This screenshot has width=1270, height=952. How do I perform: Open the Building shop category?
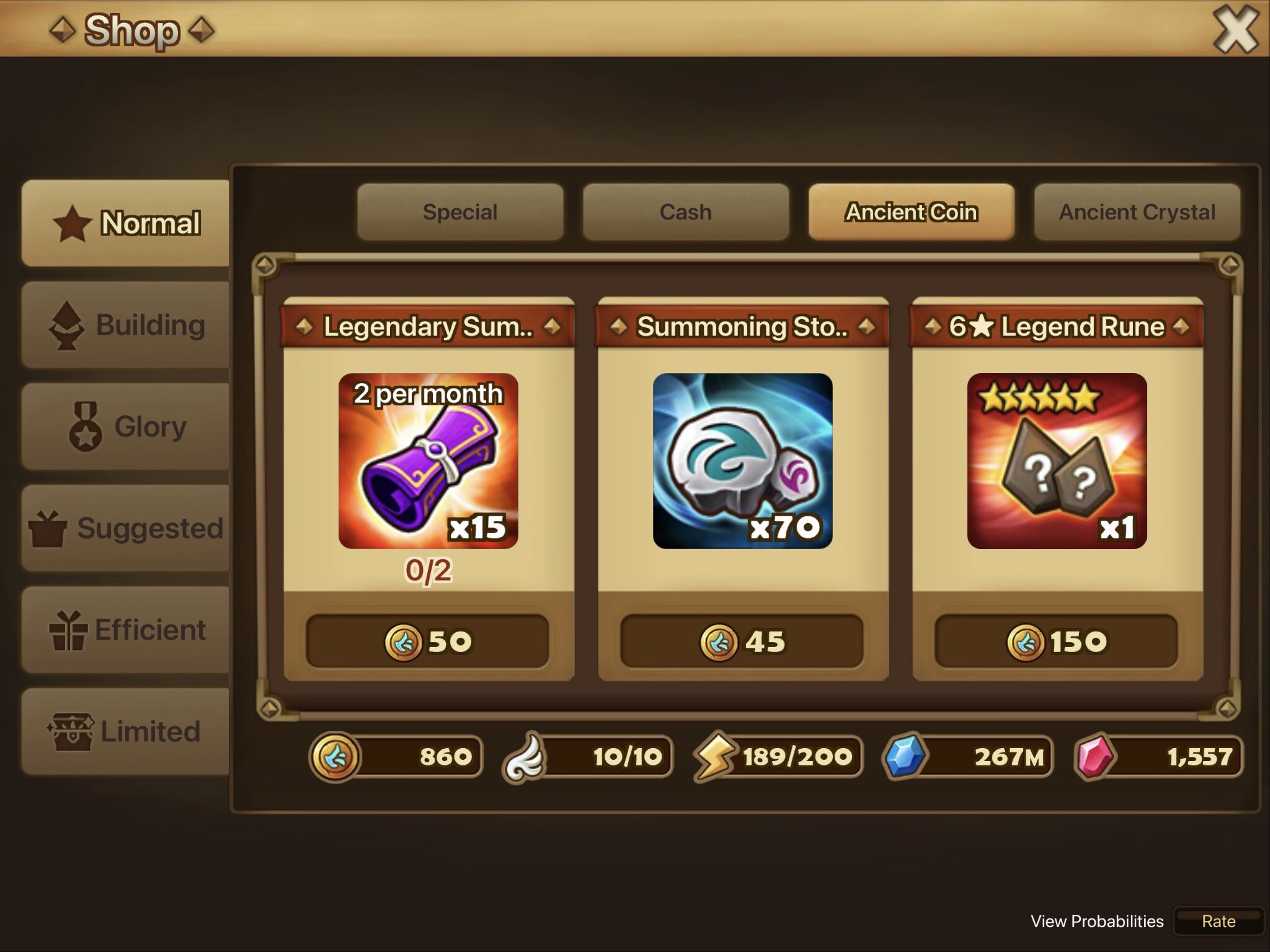pyautogui.click(x=126, y=325)
